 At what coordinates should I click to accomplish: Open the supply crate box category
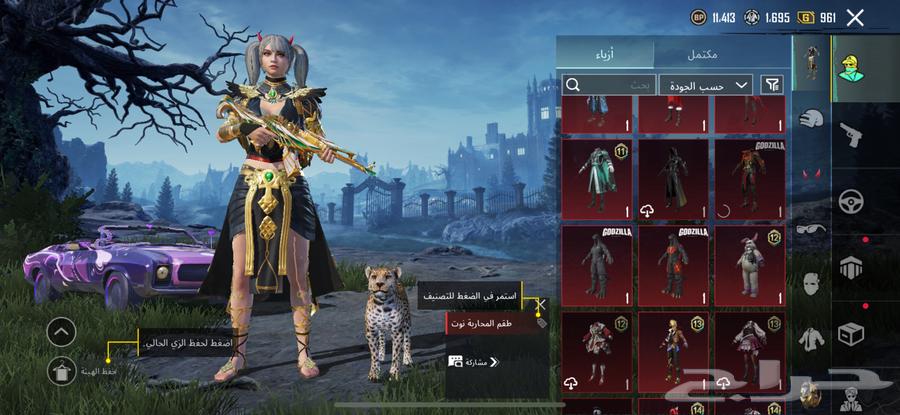(x=851, y=332)
